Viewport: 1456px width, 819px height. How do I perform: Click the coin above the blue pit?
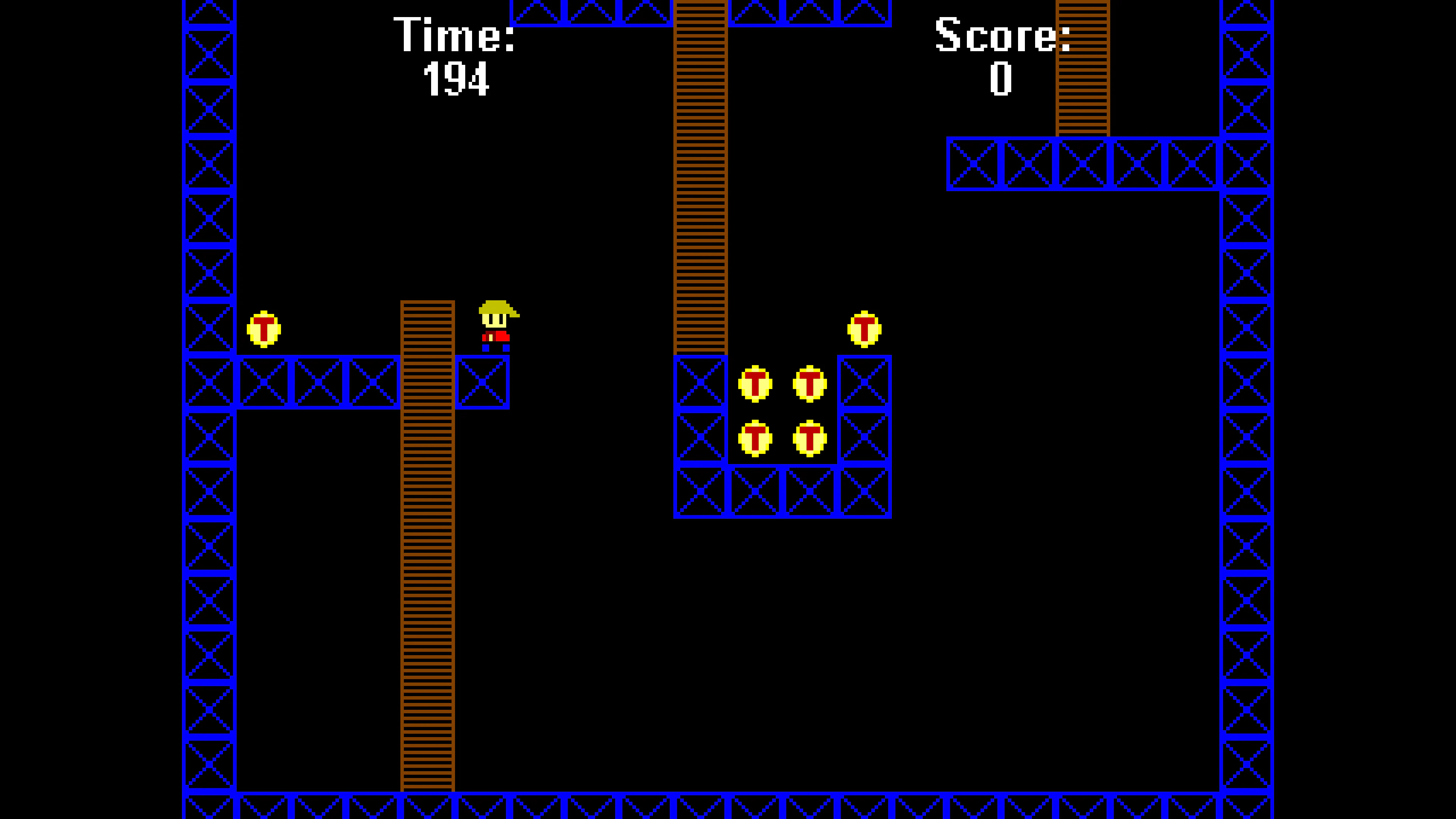[865, 329]
